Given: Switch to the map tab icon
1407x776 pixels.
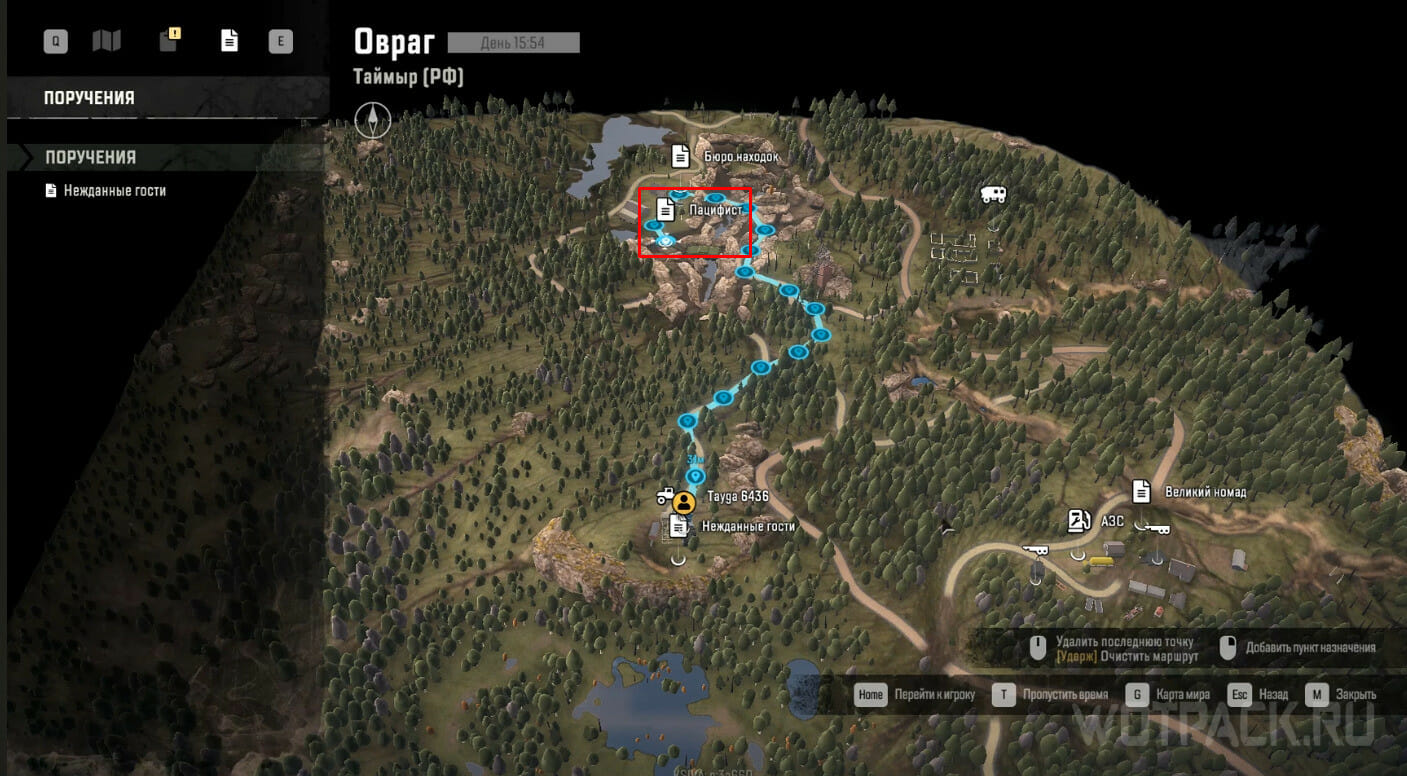Looking at the screenshot, I should click(x=106, y=41).
